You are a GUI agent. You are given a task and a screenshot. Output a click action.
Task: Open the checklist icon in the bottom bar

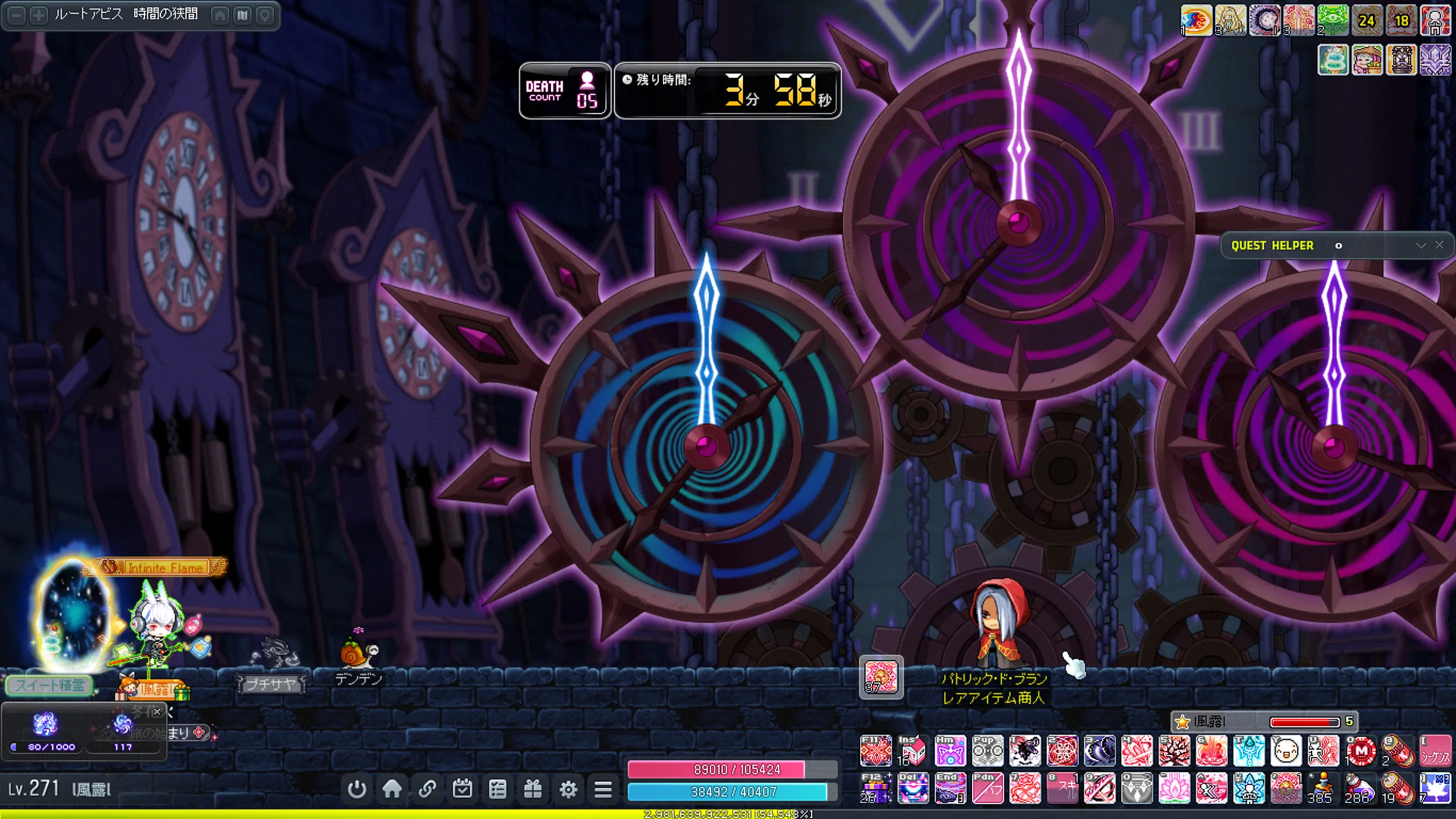(498, 789)
